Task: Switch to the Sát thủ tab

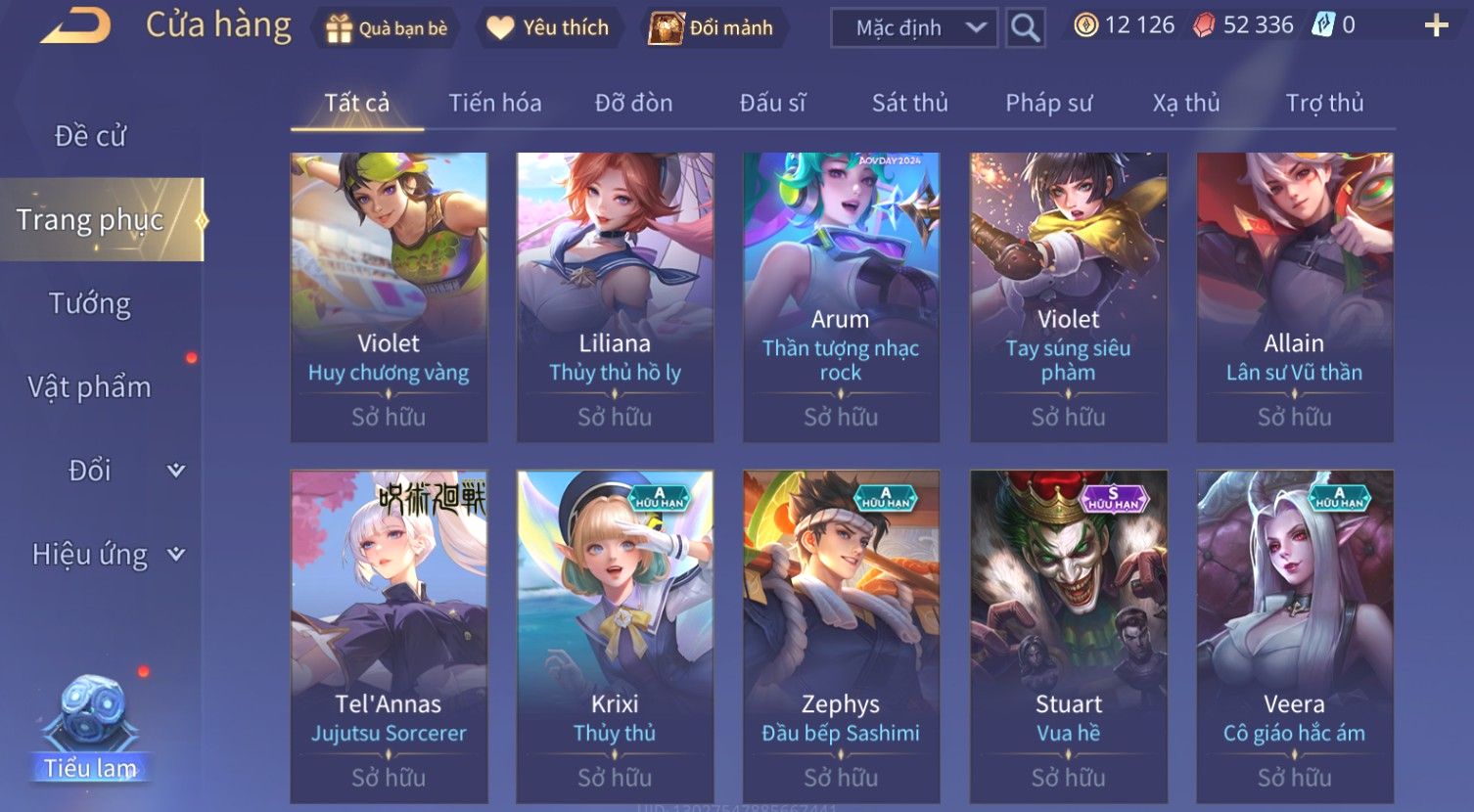Action: click(909, 104)
